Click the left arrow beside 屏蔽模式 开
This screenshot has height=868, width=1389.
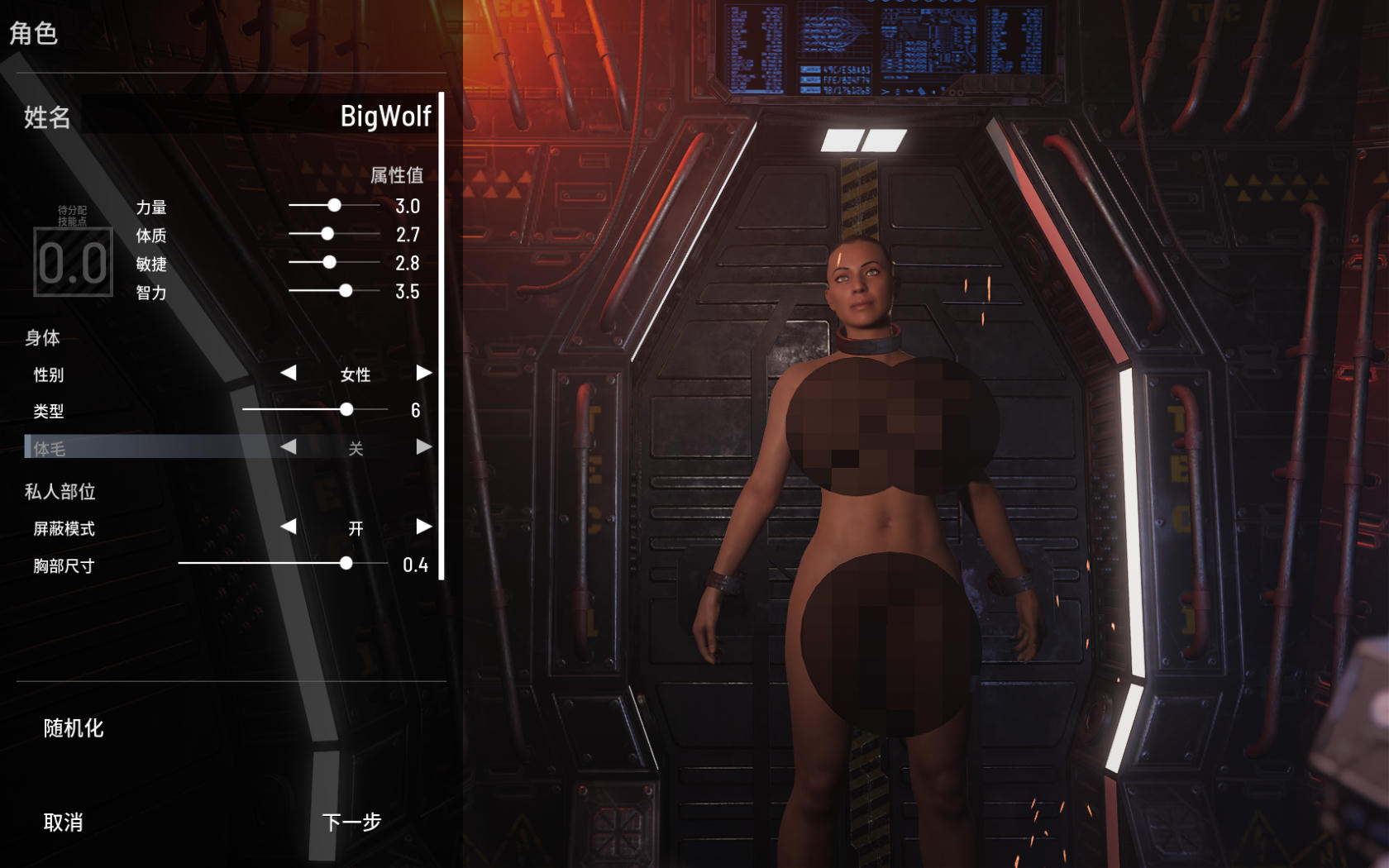coord(289,527)
